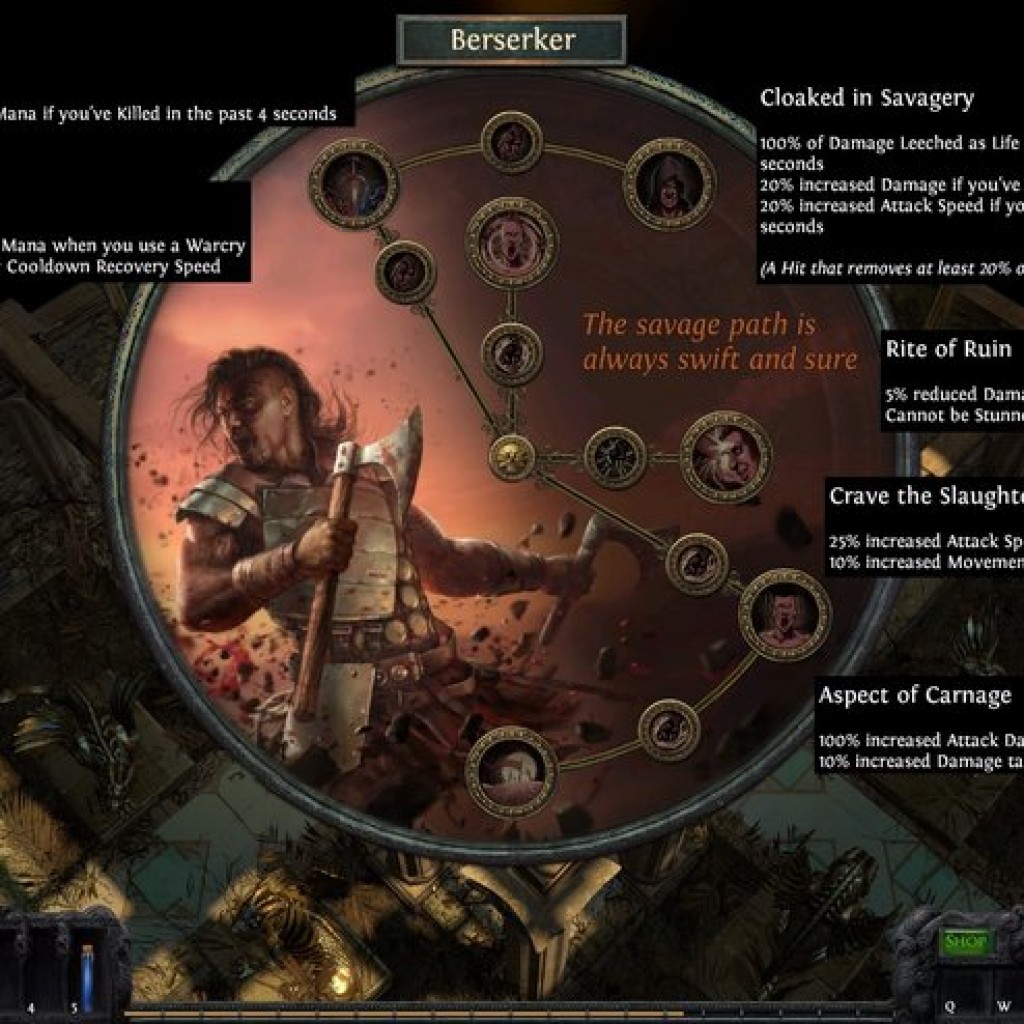Select the golden skull starting node
Image resolution: width=1024 pixels, height=1024 pixels.
tap(512, 457)
